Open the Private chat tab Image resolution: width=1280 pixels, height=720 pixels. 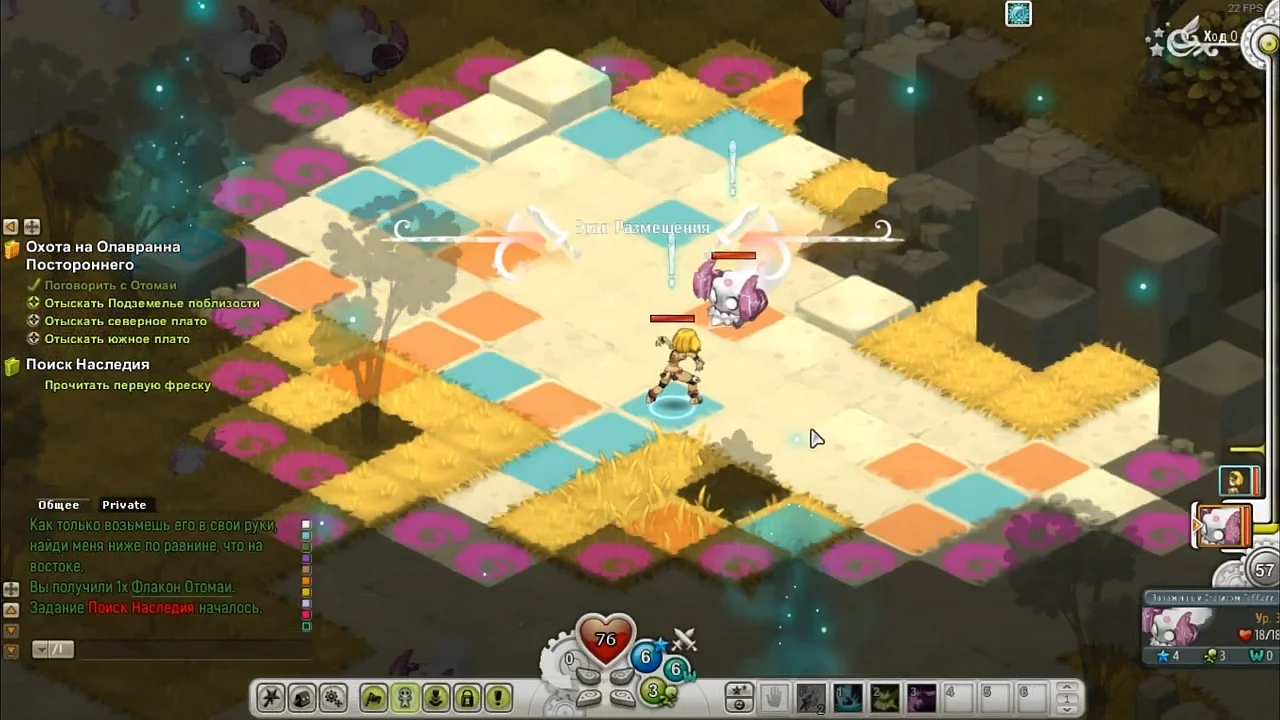click(x=124, y=505)
